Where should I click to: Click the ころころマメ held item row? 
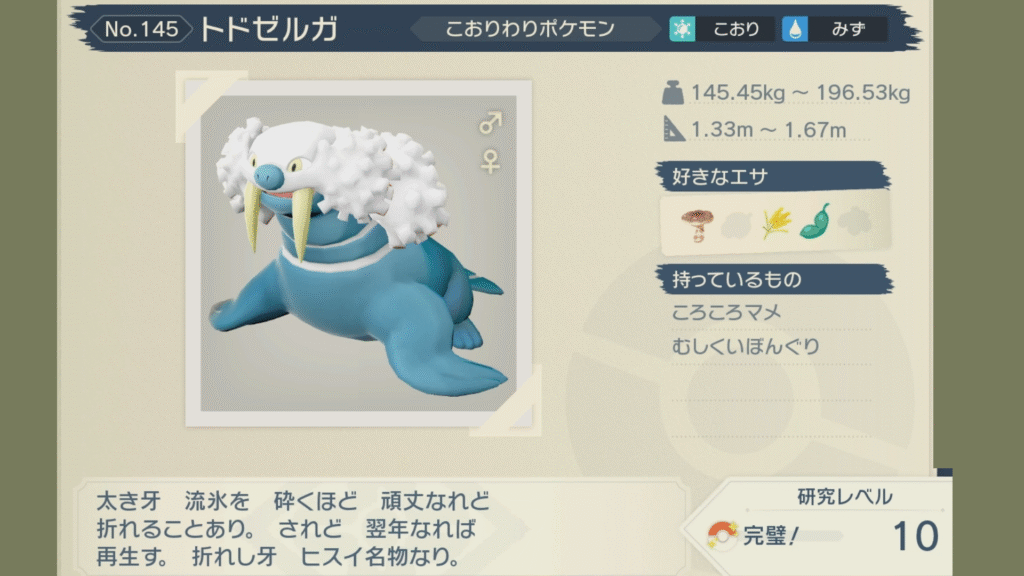tap(728, 313)
